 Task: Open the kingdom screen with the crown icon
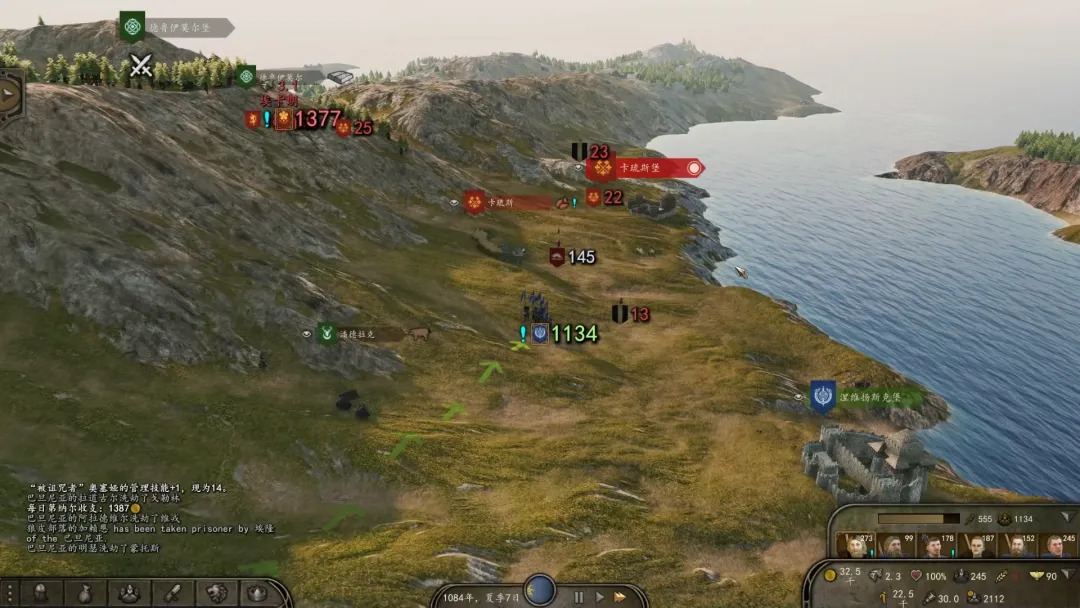[x=256, y=593]
